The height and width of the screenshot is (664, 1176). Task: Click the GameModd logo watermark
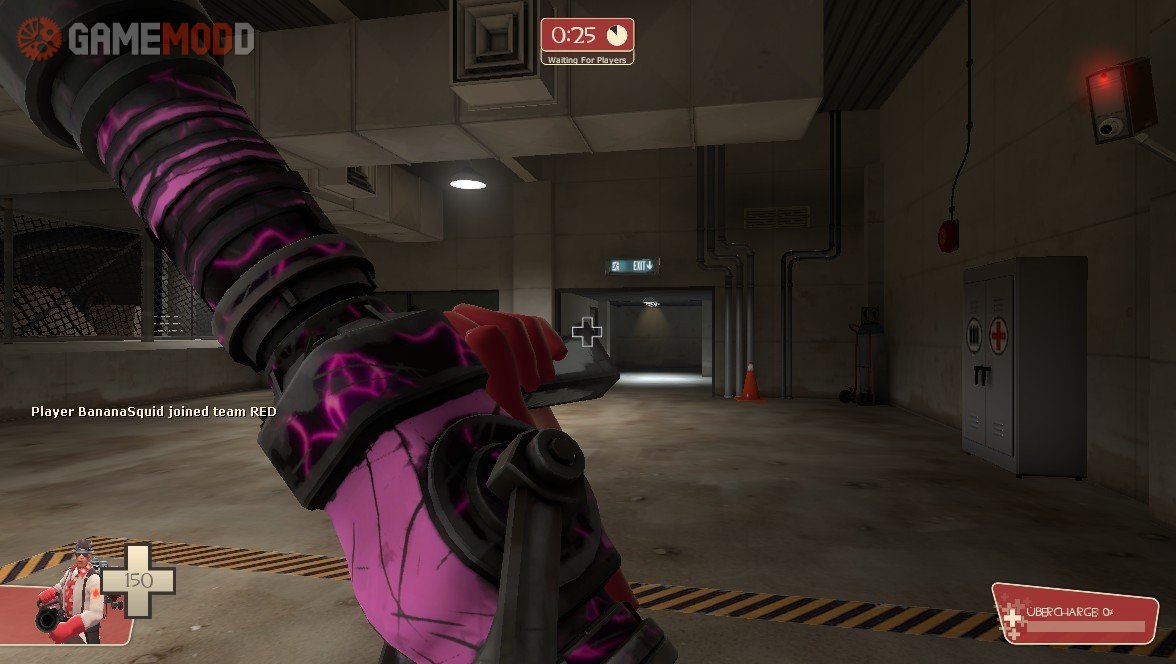135,38
